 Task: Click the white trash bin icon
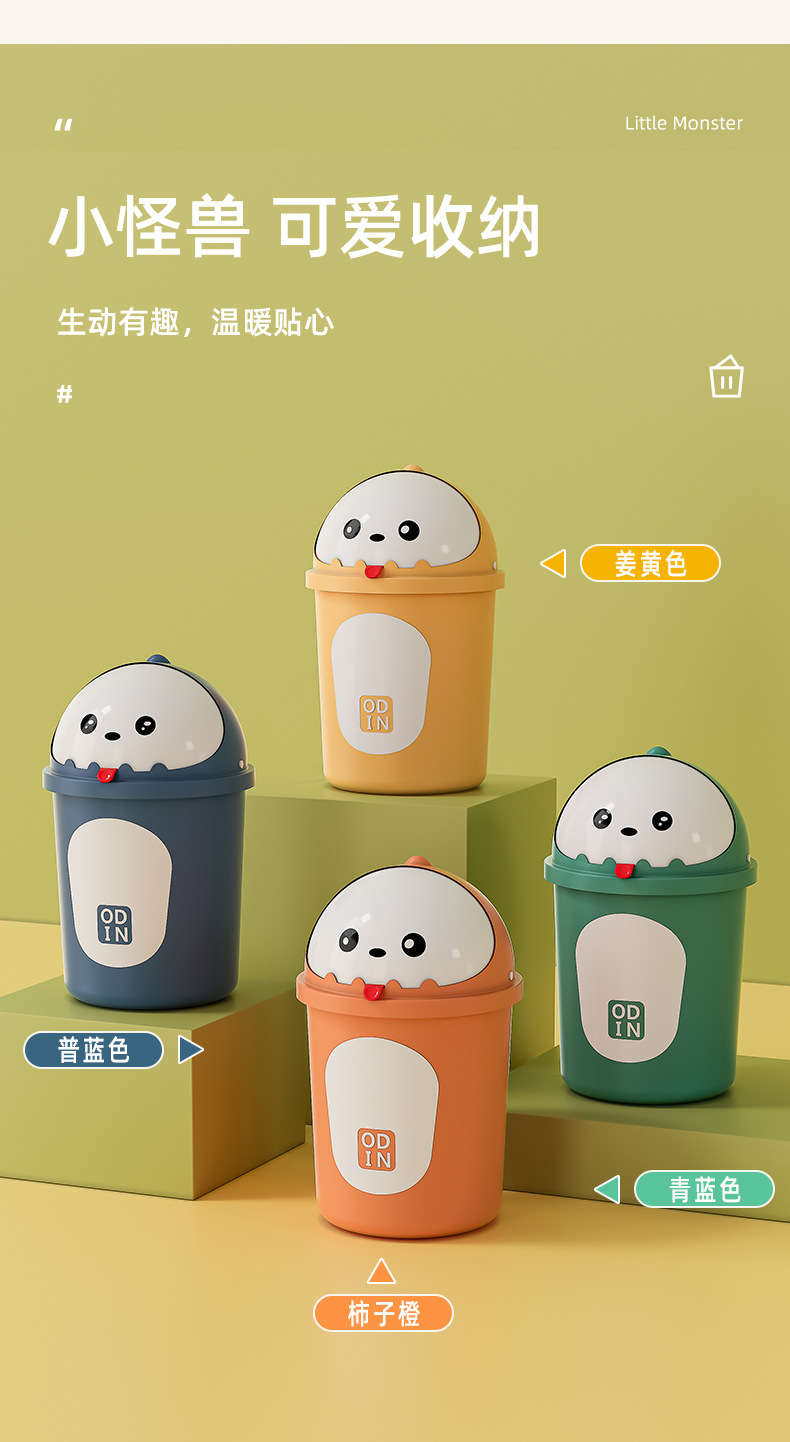pyautogui.click(x=726, y=377)
